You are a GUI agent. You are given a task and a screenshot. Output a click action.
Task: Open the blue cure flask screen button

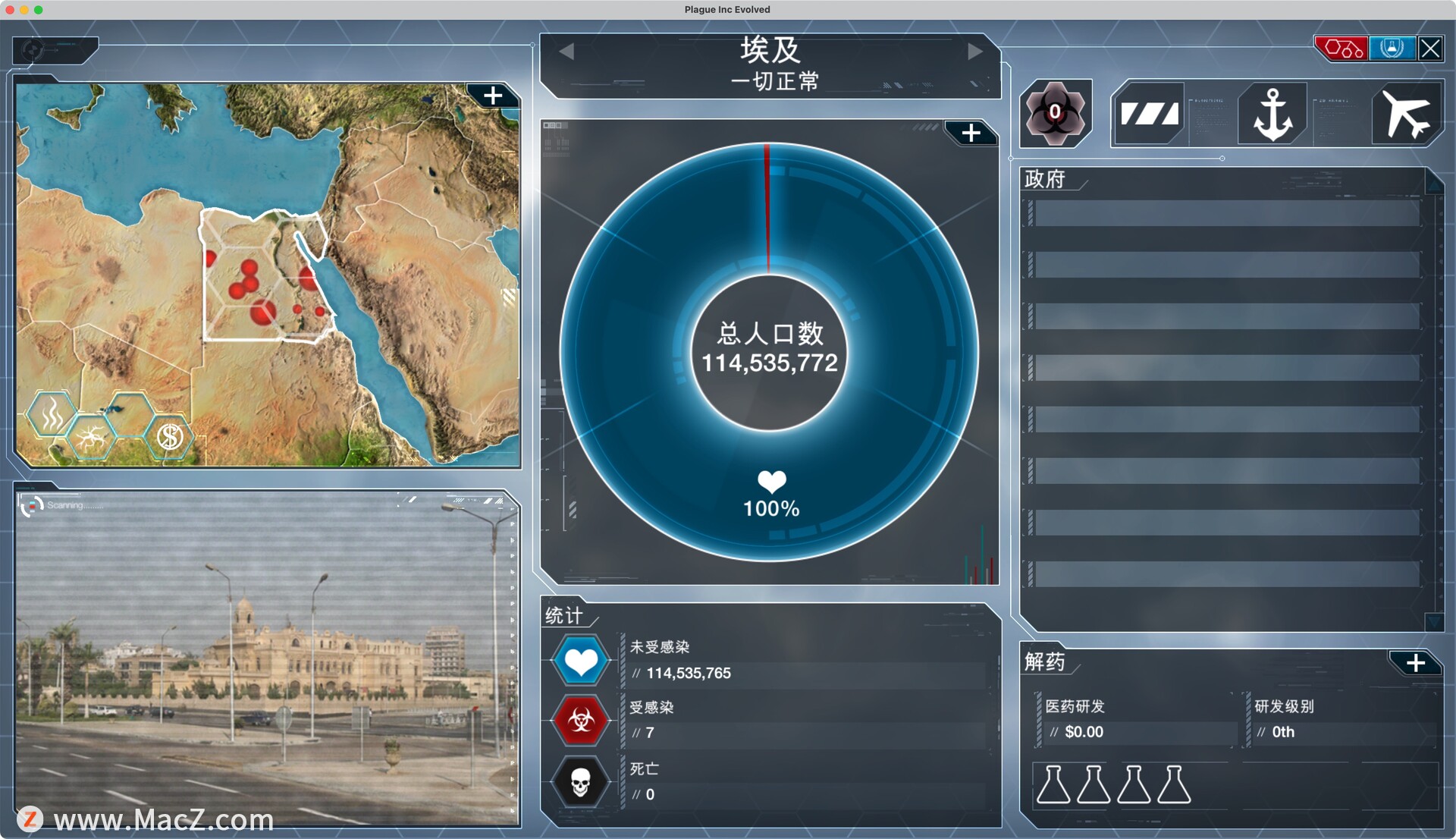point(1392,49)
